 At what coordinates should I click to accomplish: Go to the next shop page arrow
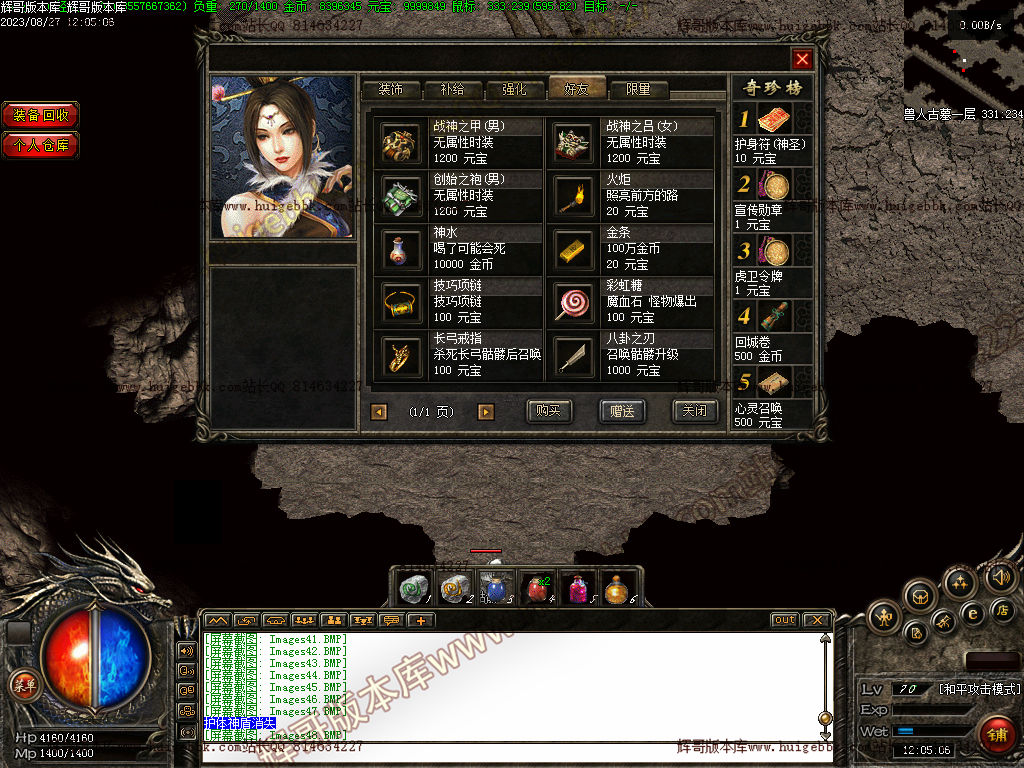pos(486,412)
